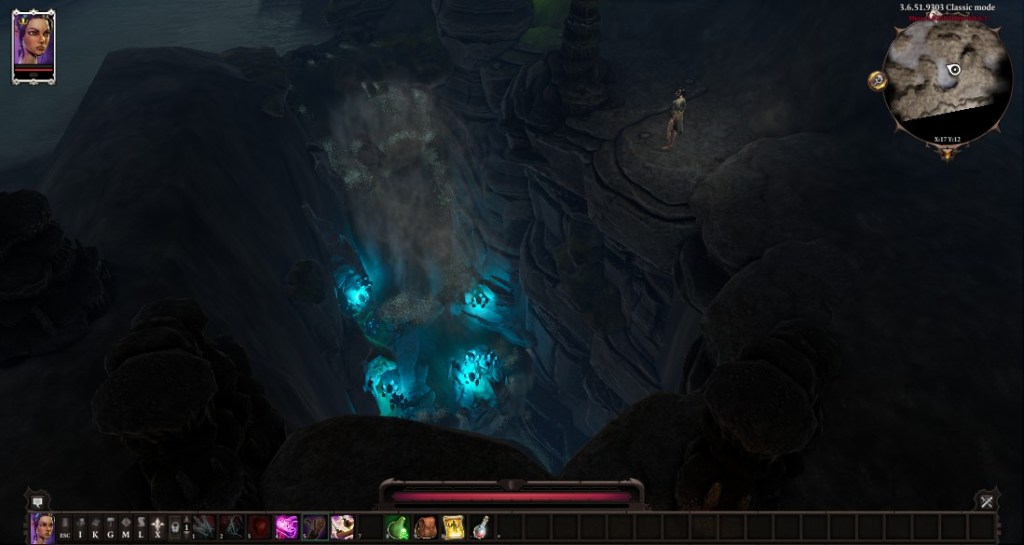Toggle combat mode with the crossed swords button

[985, 500]
